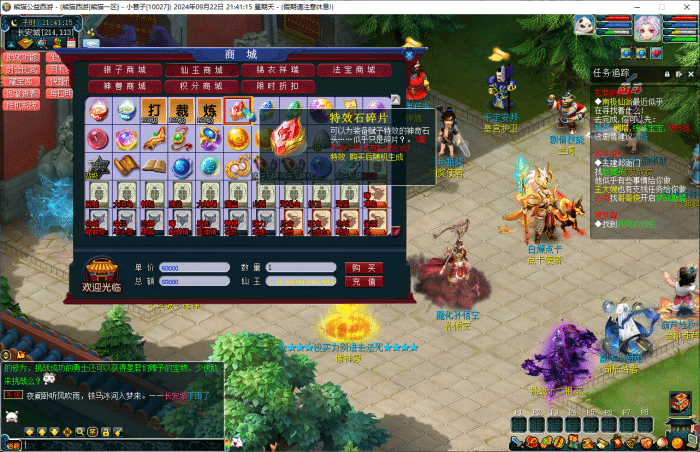
Task: Open the 聚宝阁 side menu button
Action: point(21,81)
